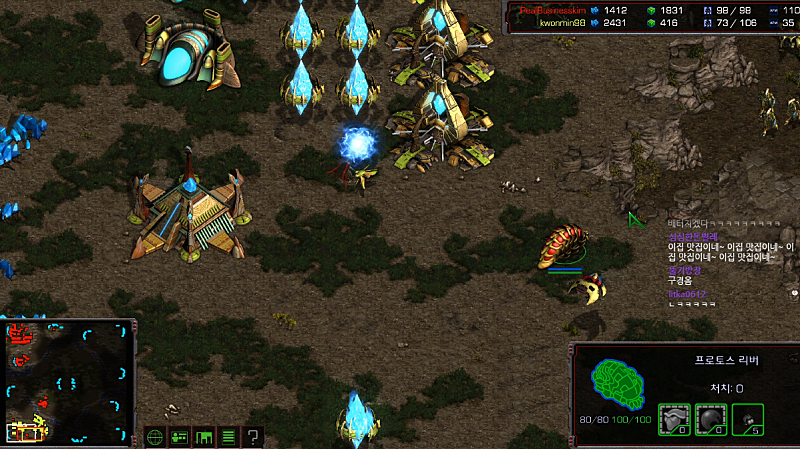The height and width of the screenshot is (449, 800).
Task: Click the Scarab count icon
Action: [747, 418]
